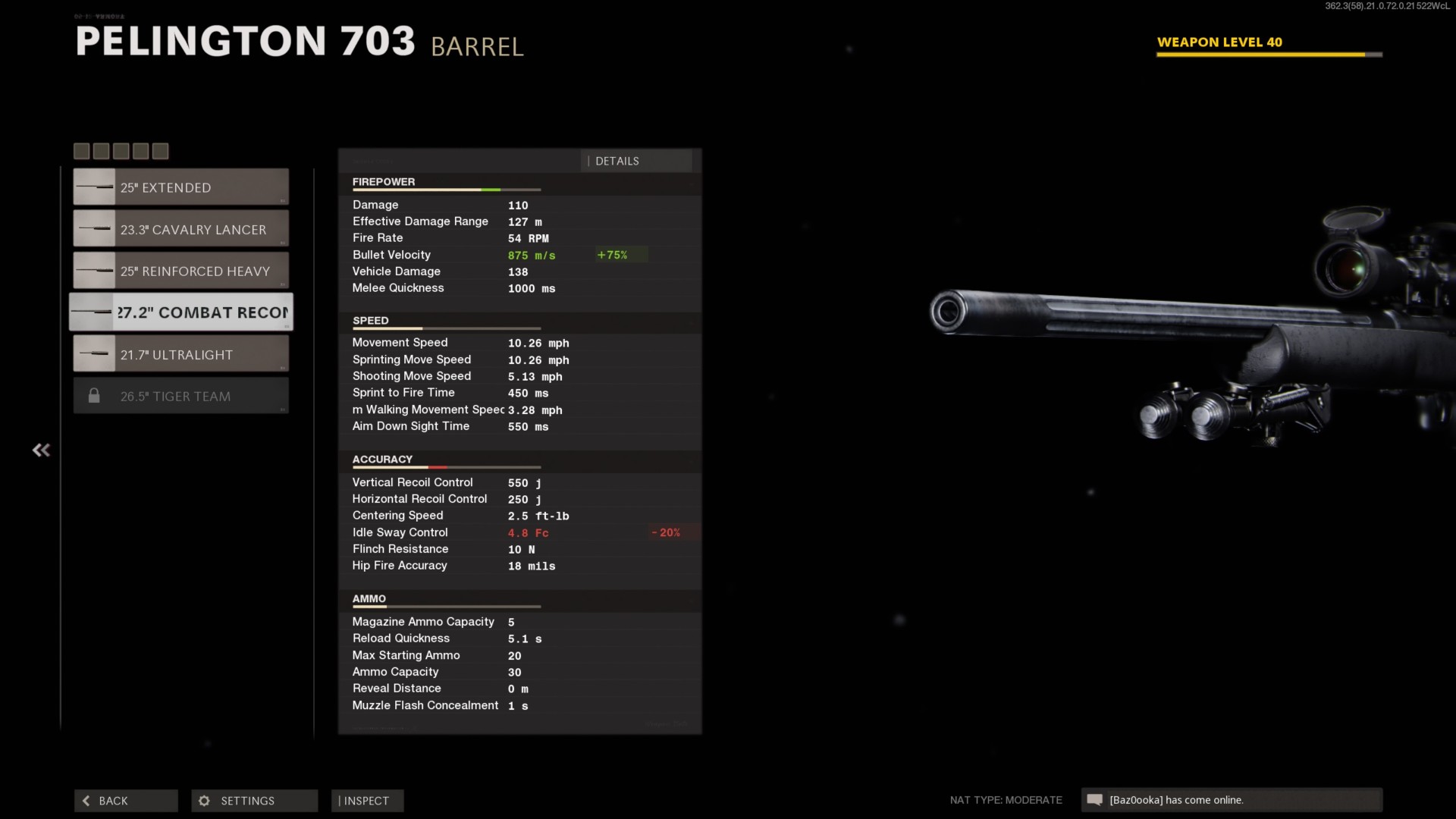Switch to the DETAILS tab
Screen dimensions: 1456x819
tap(617, 161)
